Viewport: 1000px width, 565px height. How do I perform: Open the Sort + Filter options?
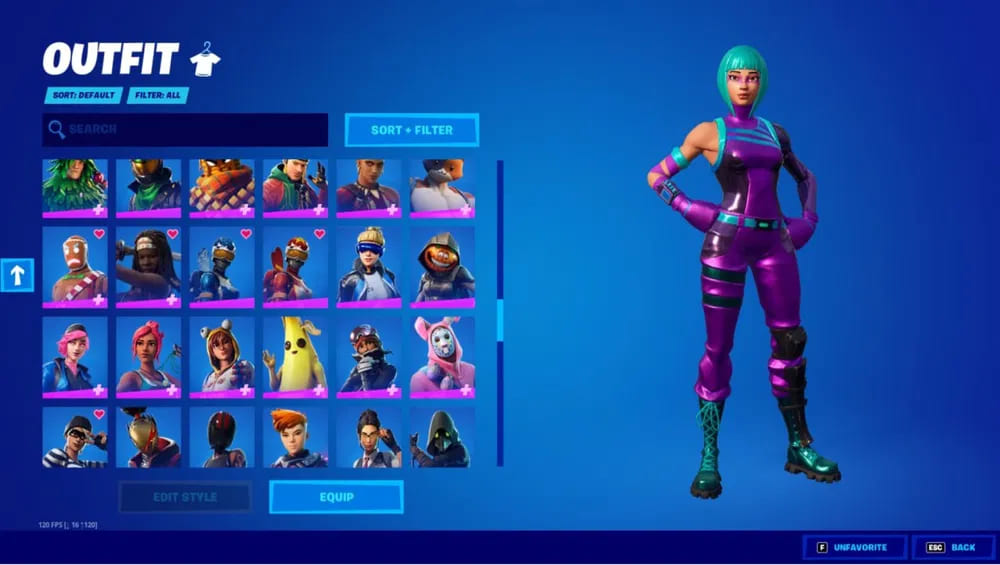click(x=411, y=130)
